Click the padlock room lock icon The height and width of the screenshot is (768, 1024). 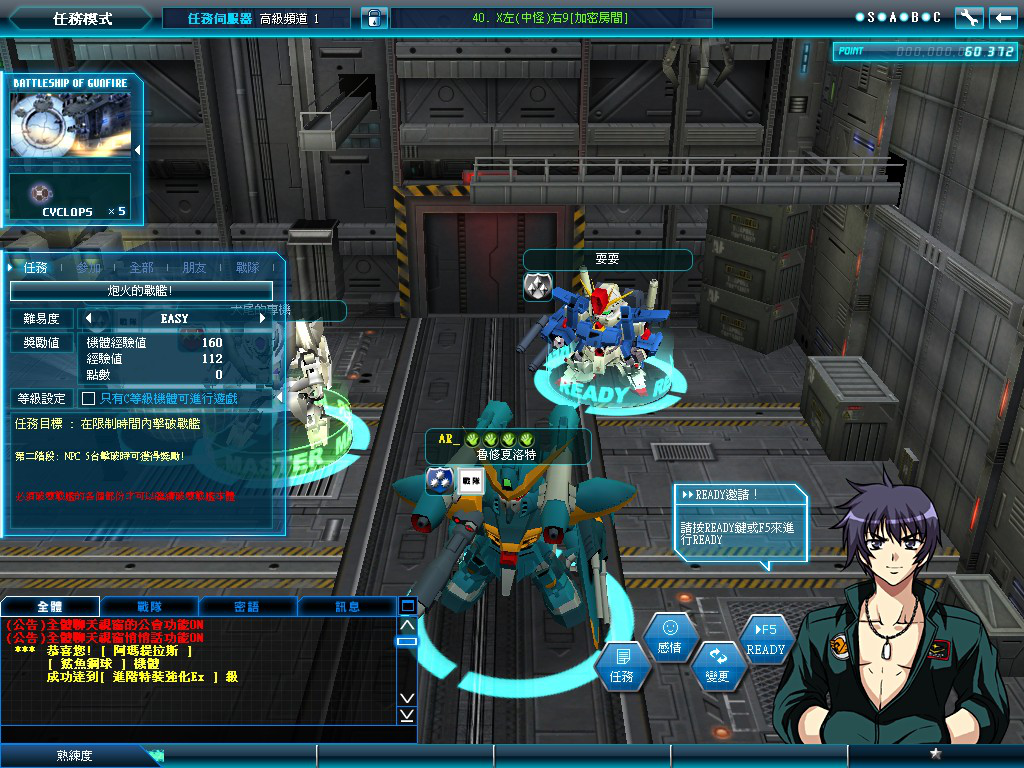point(373,18)
